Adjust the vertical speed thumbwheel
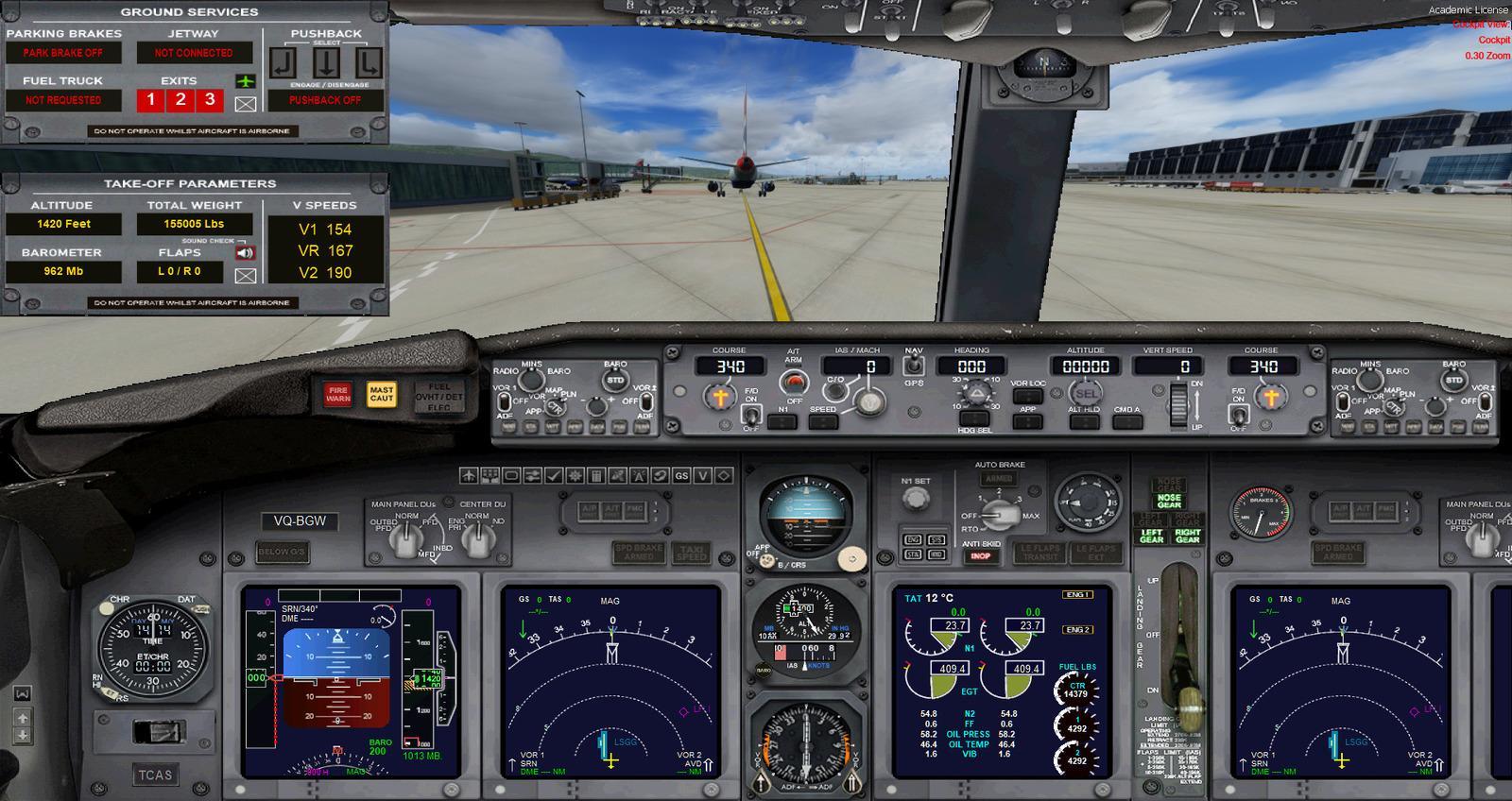Image resolution: width=1512 pixels, height=801 pixels. pos(1181,404)
